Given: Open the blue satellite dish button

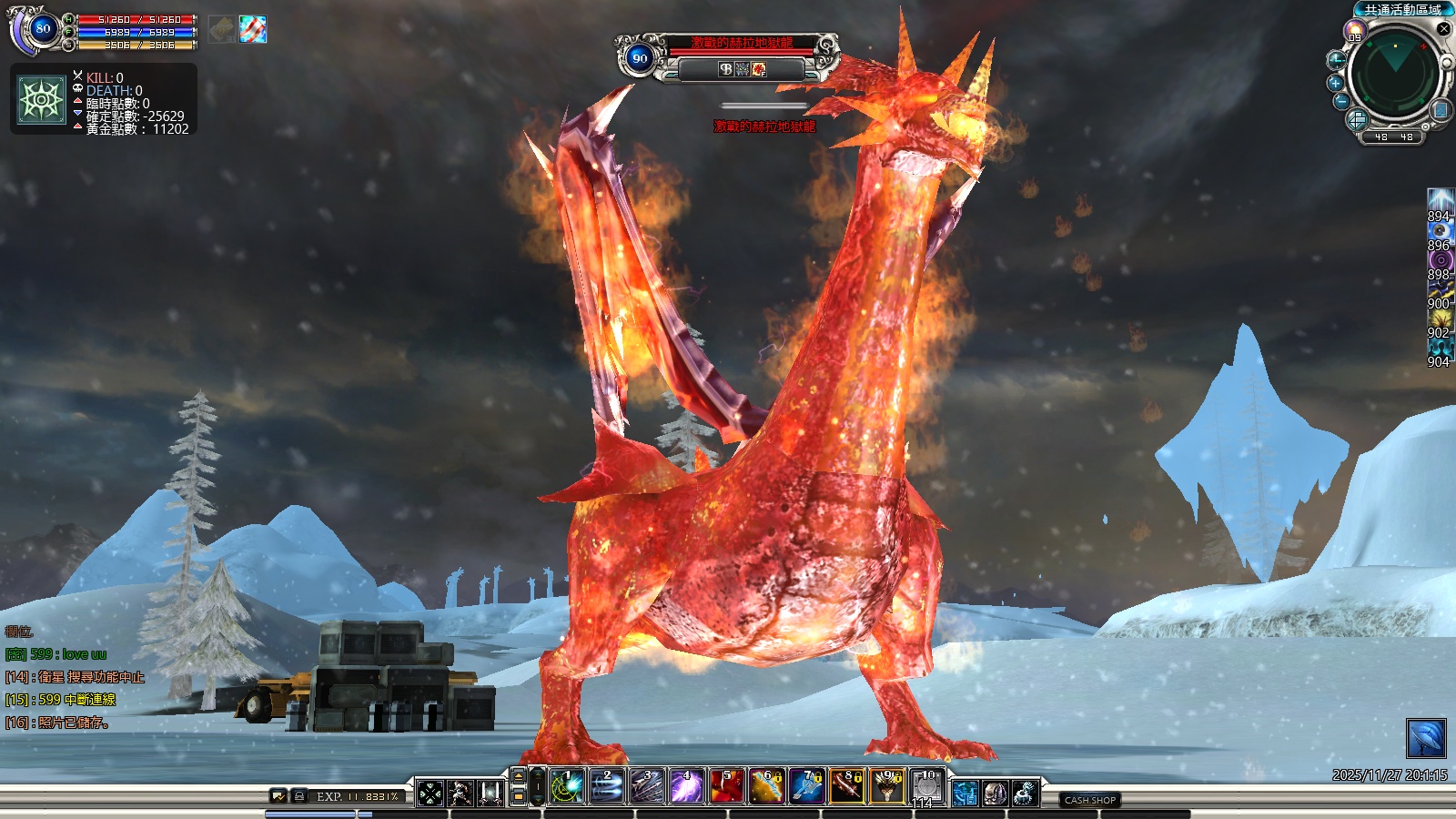Looking at the screenshot, I should coord(1425,738).
